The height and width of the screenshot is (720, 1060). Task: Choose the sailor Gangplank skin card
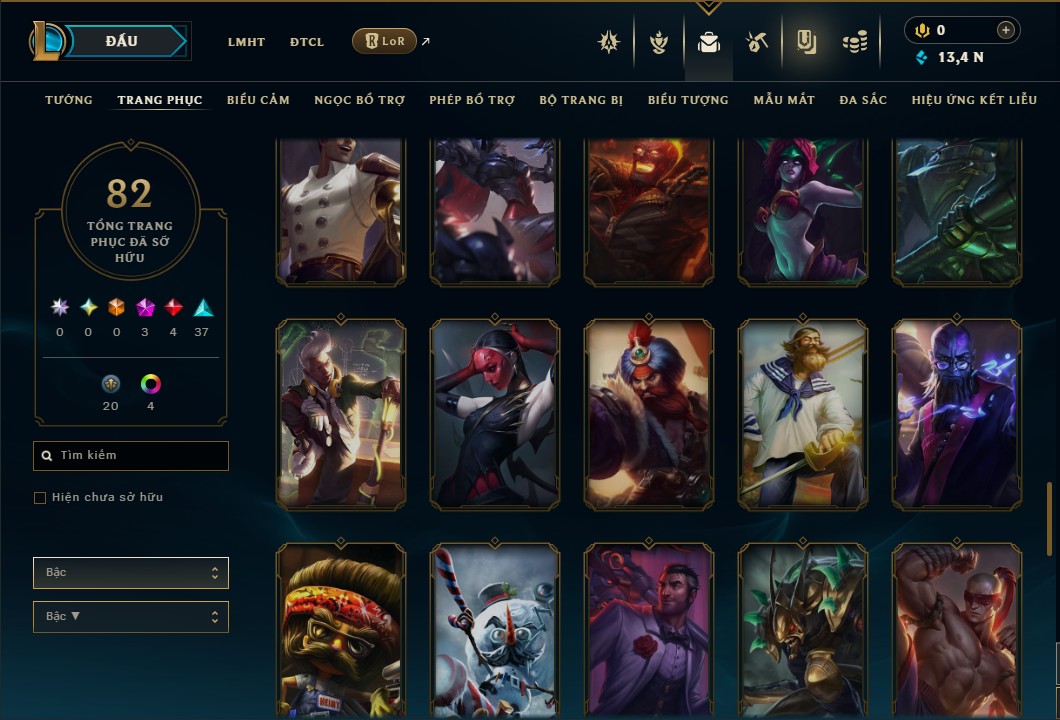pyautogui.click(x=803, y=414)
